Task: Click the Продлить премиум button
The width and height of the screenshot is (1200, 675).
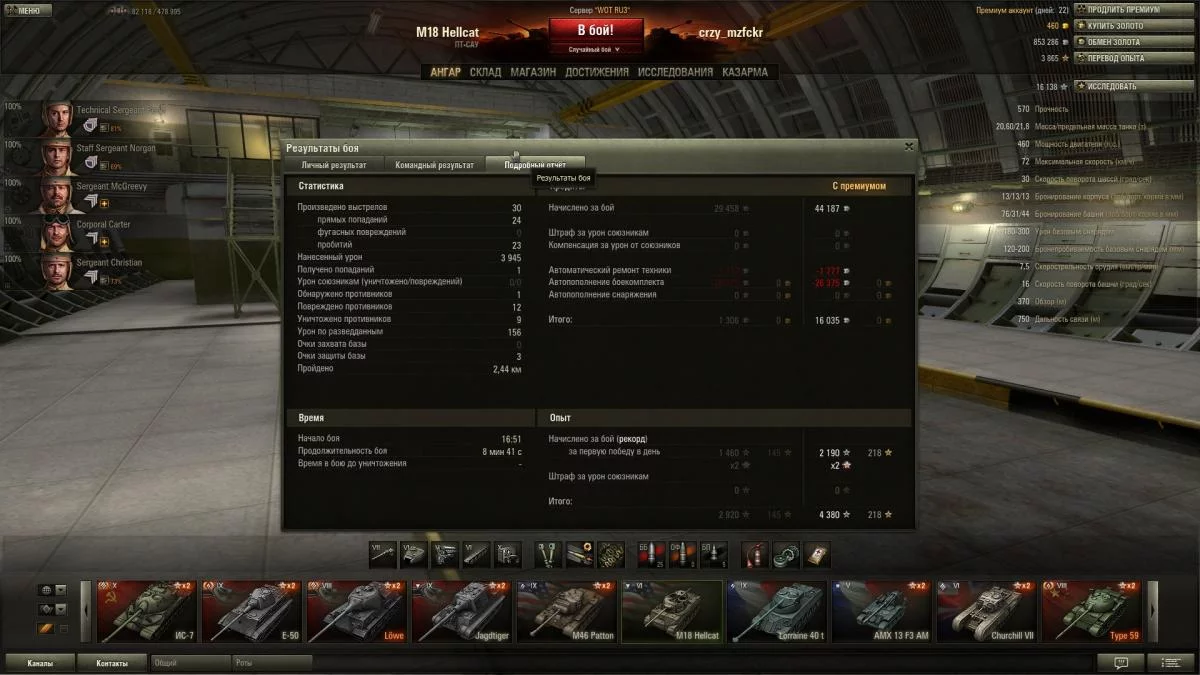Action: tap(1124, 10)
